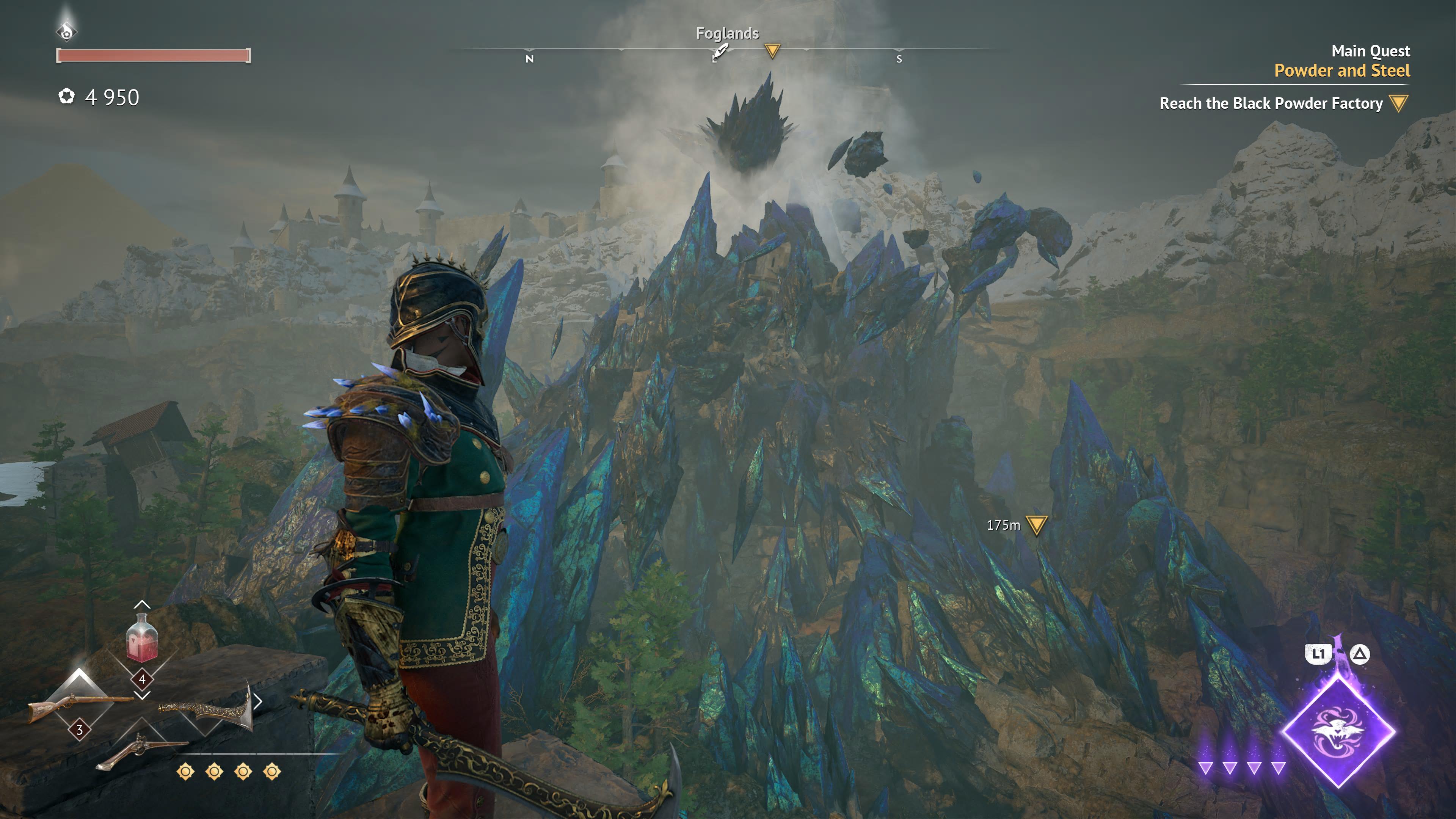This screenshot has height=819, width=1456.
Task: Click the Reach the Black Powder Factory objective
Action: (x=1271, y=104)
